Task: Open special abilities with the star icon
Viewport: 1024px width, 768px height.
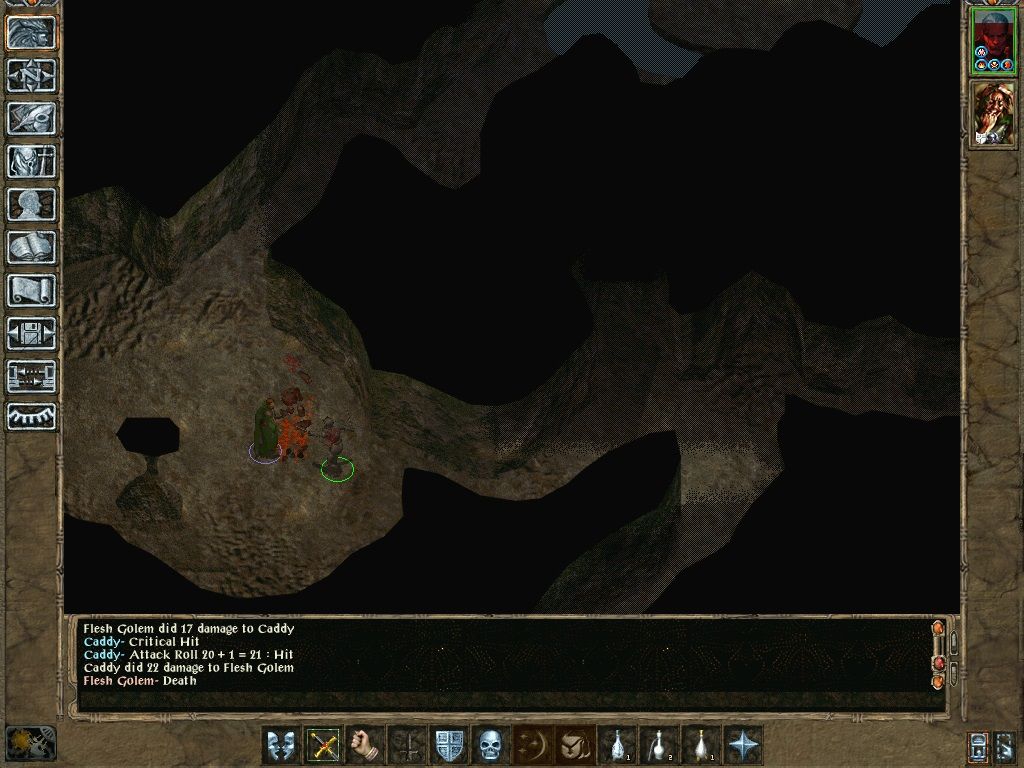Action: point(744,745)
